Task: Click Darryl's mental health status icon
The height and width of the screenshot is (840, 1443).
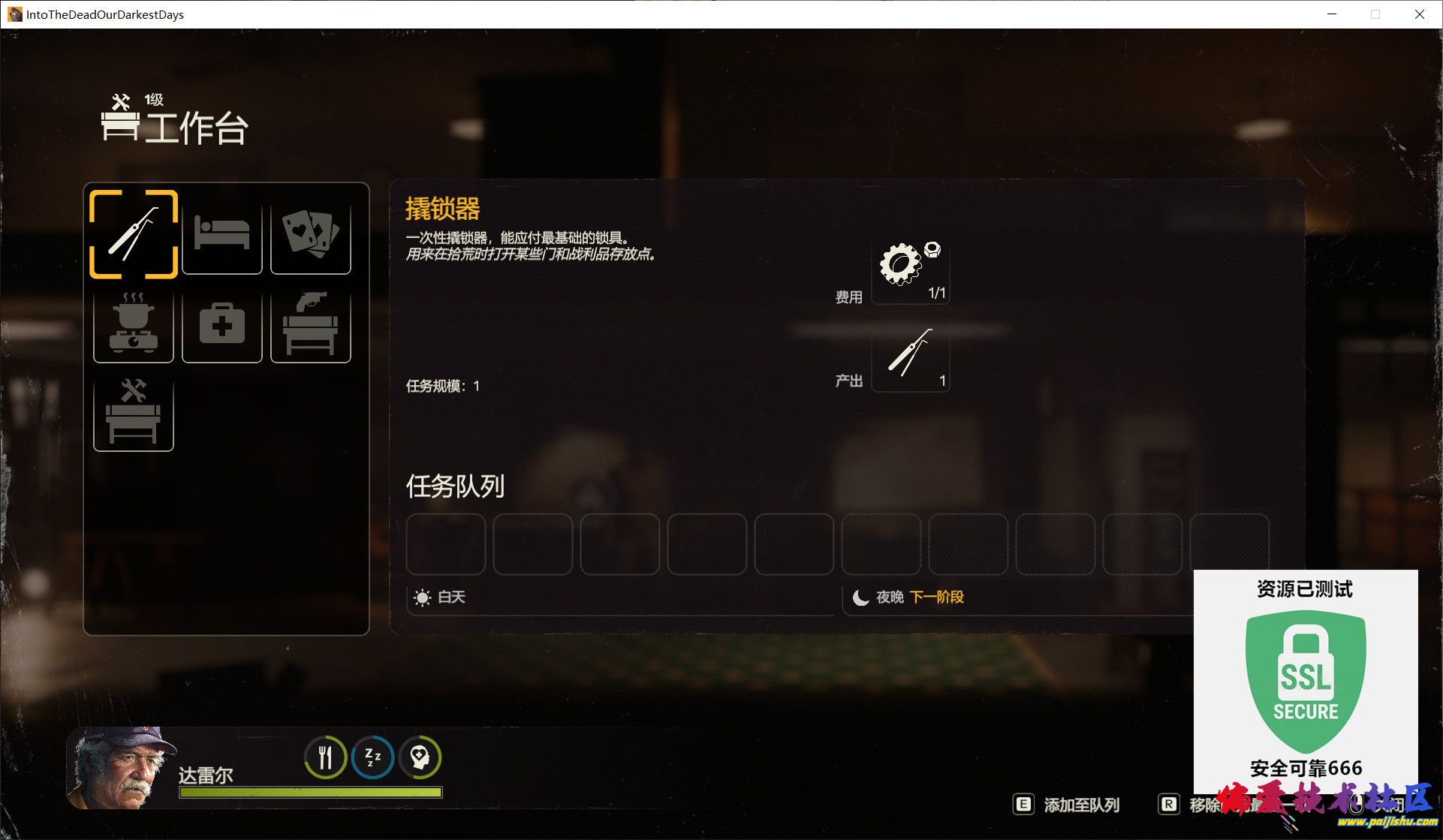Action: 420,757
